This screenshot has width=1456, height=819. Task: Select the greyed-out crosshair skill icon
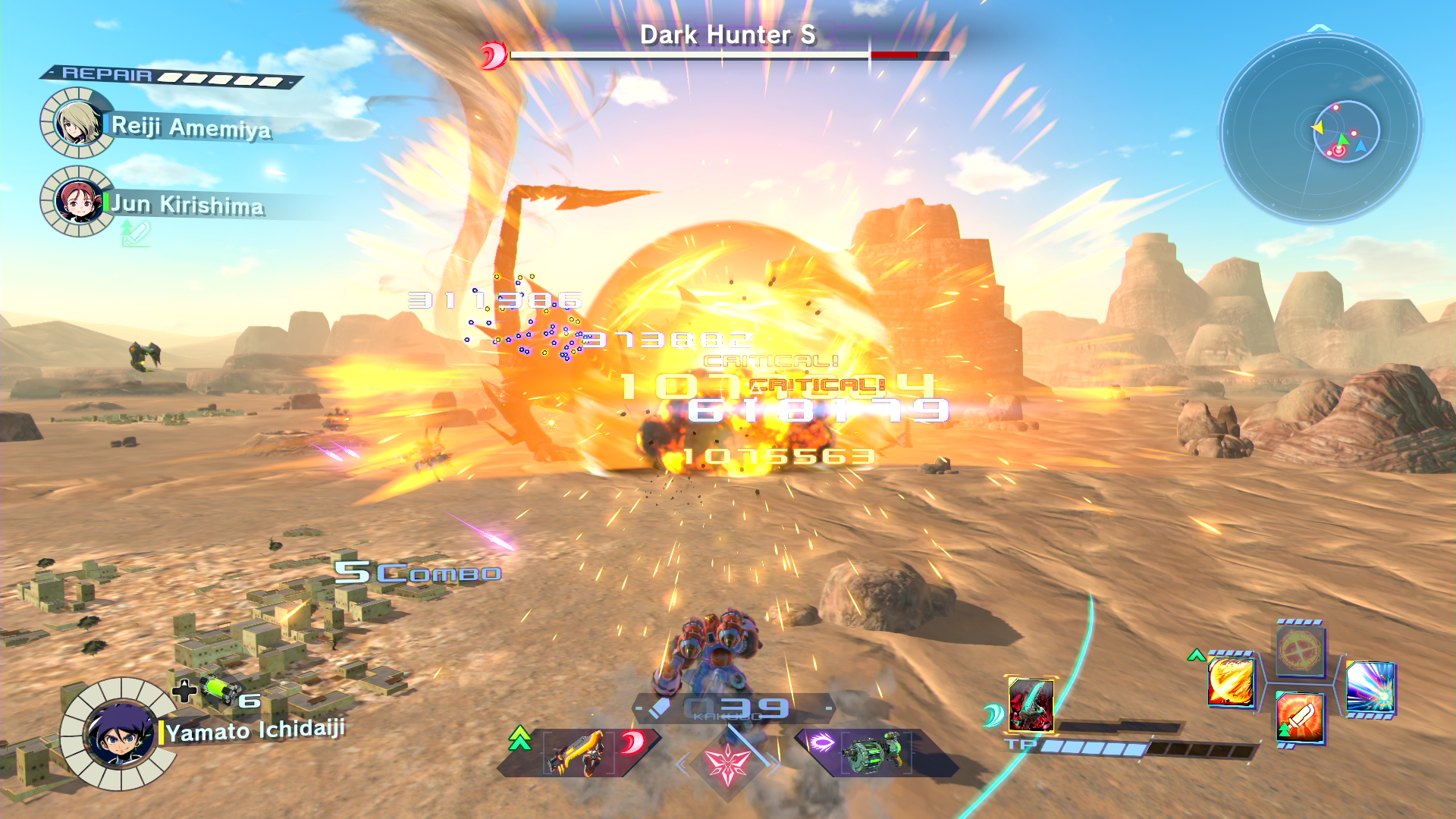[x=1300, y=651]
